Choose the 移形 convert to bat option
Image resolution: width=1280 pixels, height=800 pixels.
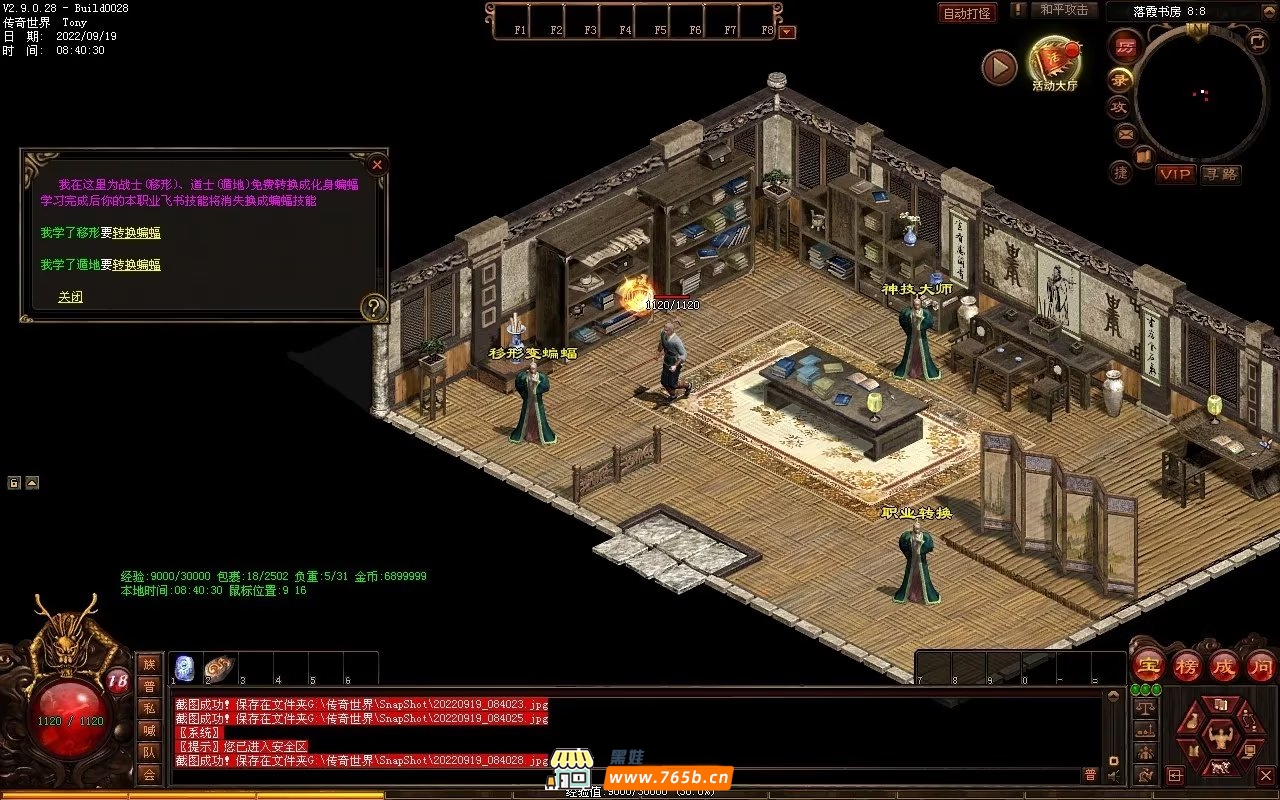(x=136, y=233)
